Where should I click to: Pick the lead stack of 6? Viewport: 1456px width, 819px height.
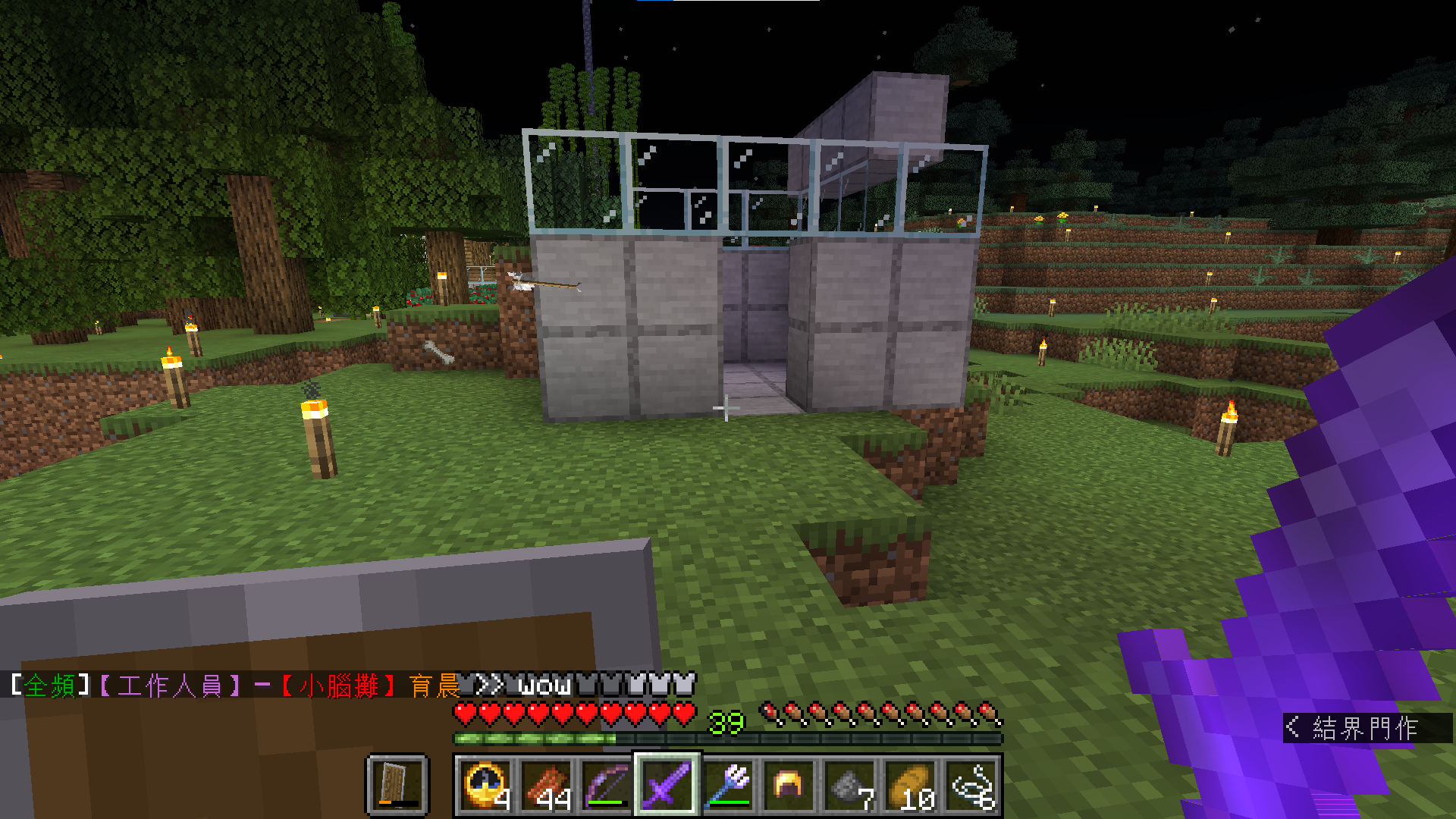pyautogui.click(x=971, y=786)
